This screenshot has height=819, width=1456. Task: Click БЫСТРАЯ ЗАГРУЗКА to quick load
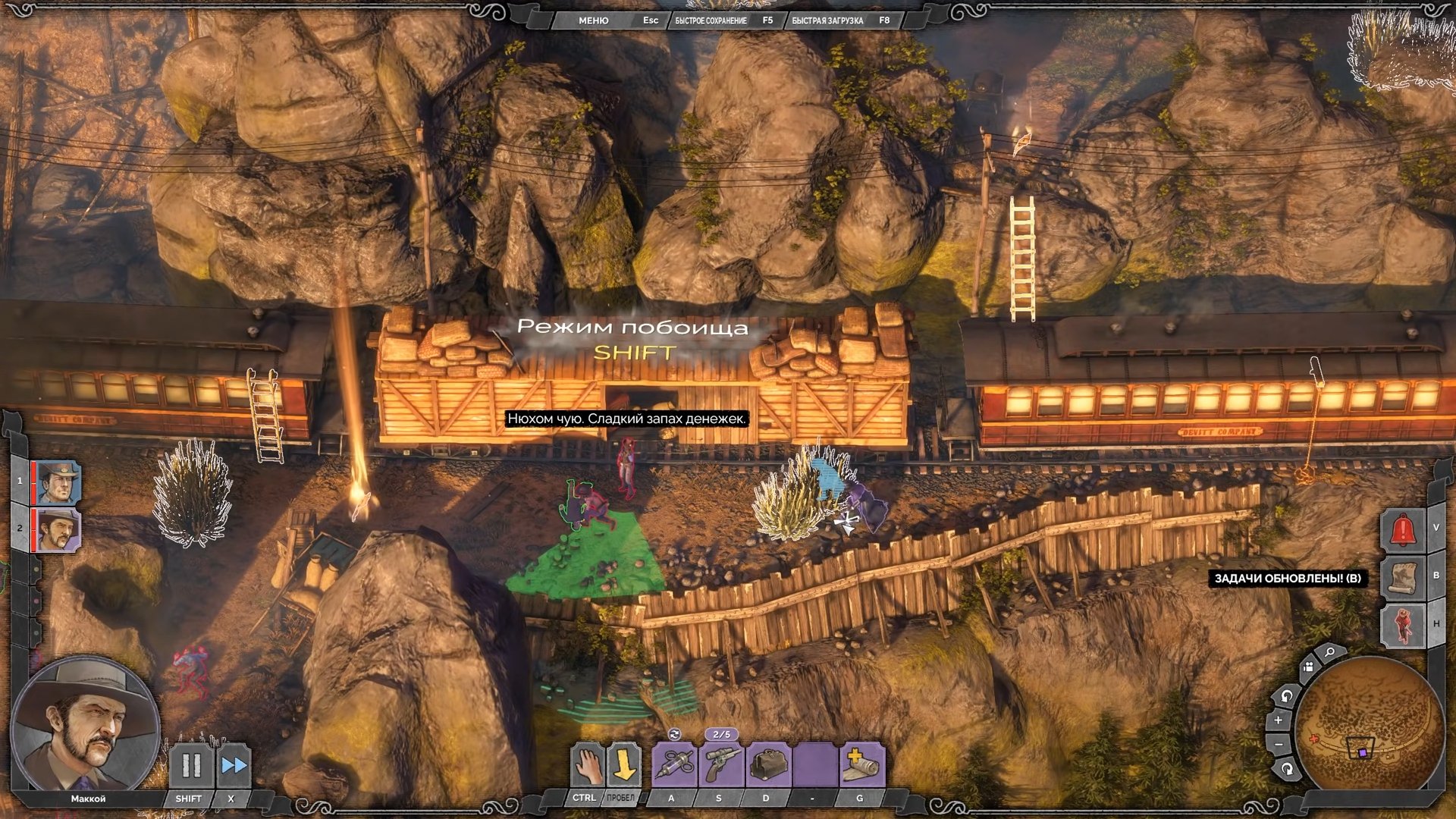827,20
